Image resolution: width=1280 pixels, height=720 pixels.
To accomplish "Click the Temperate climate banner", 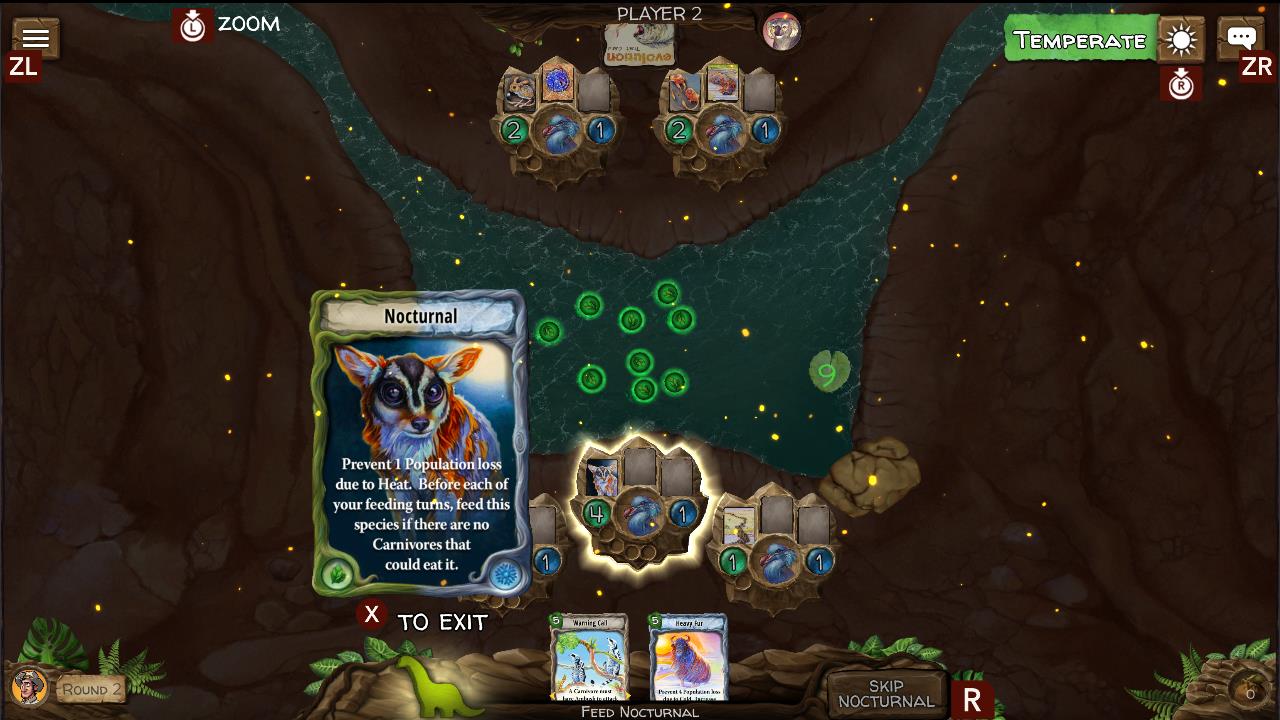I will (x=1079, y=41).
